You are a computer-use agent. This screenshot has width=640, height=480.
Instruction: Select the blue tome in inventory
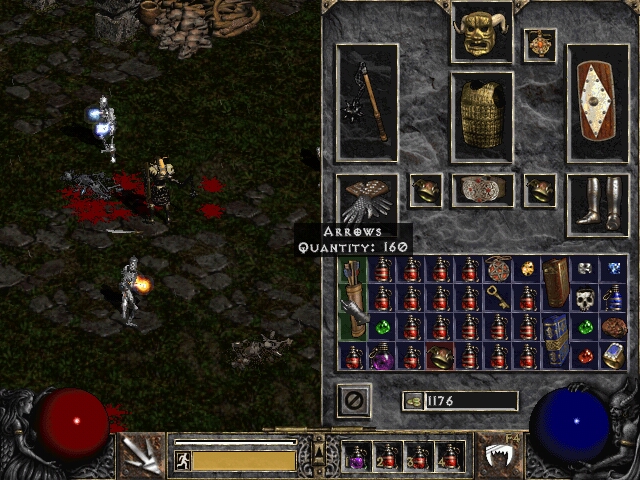tap(556, 341)
